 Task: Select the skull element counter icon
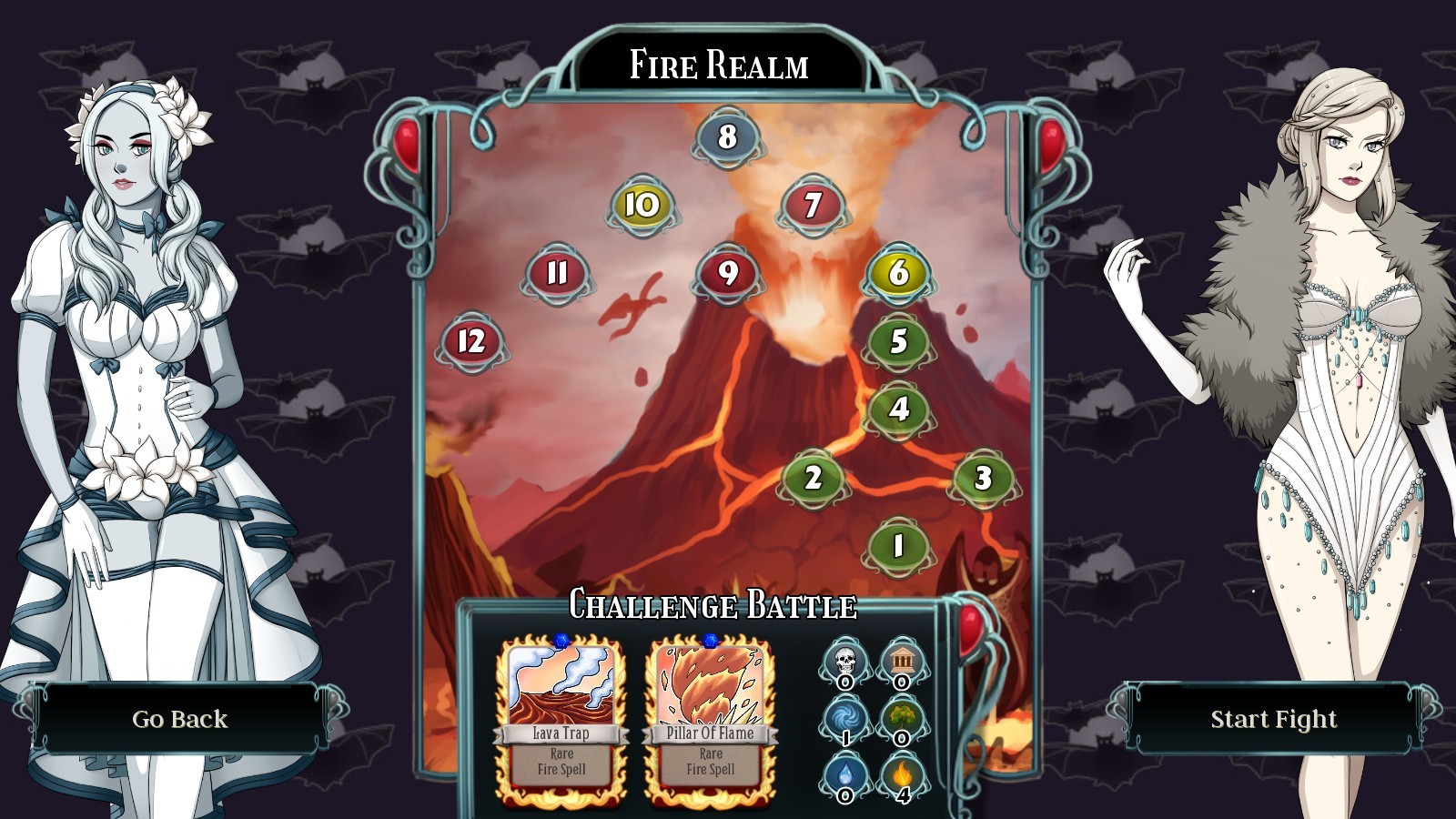(844, 660)
